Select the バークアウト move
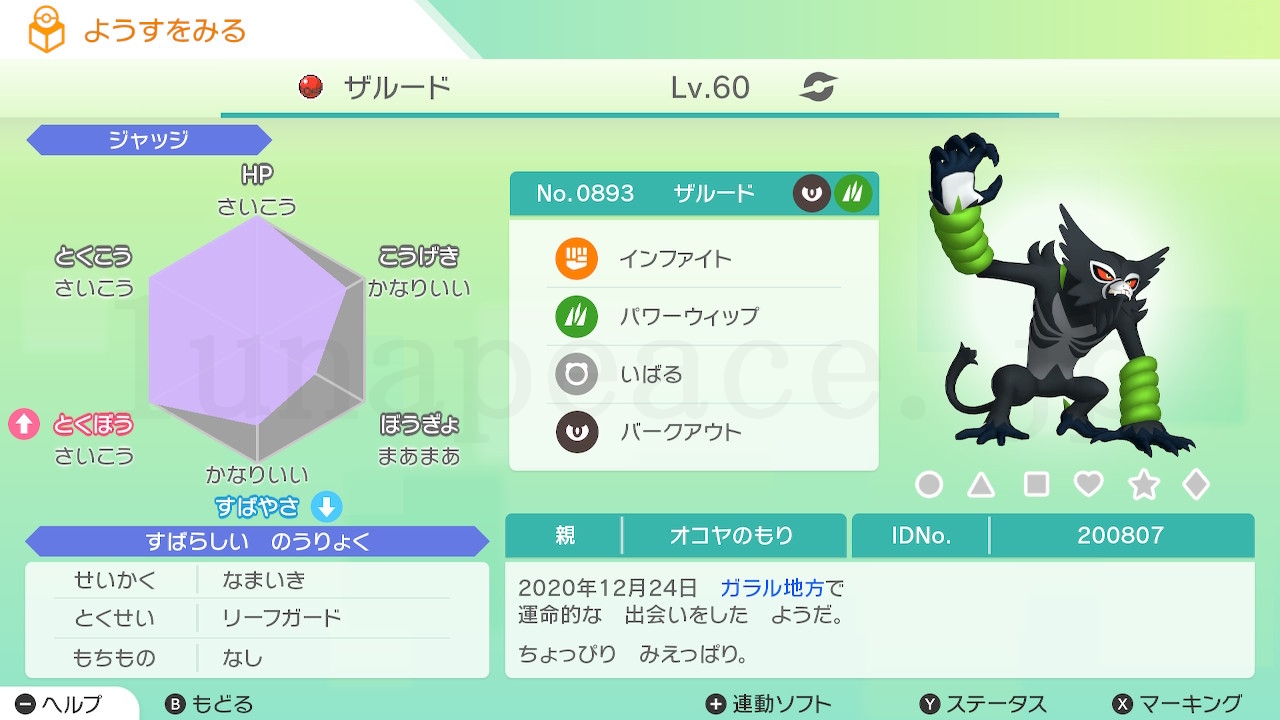The width and height of the screenshot is (1280, 720). tap(693, 433)
